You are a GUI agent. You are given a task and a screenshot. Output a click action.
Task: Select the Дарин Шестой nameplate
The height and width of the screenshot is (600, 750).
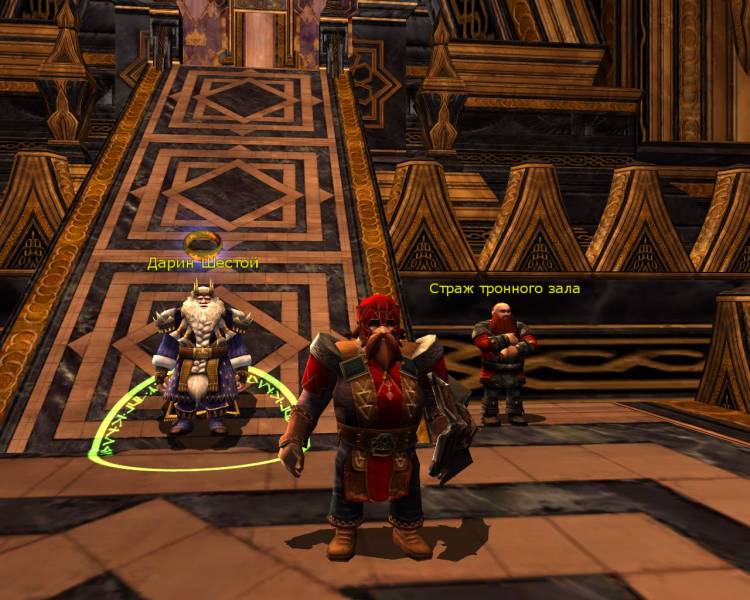(x=203, y=263)
